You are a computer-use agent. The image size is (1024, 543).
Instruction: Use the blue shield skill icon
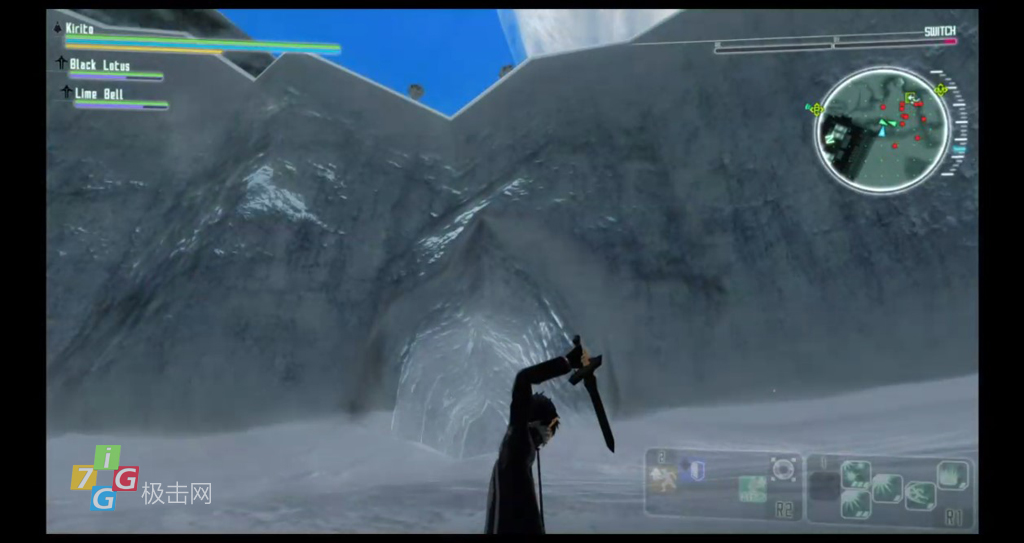pos(696,470)
